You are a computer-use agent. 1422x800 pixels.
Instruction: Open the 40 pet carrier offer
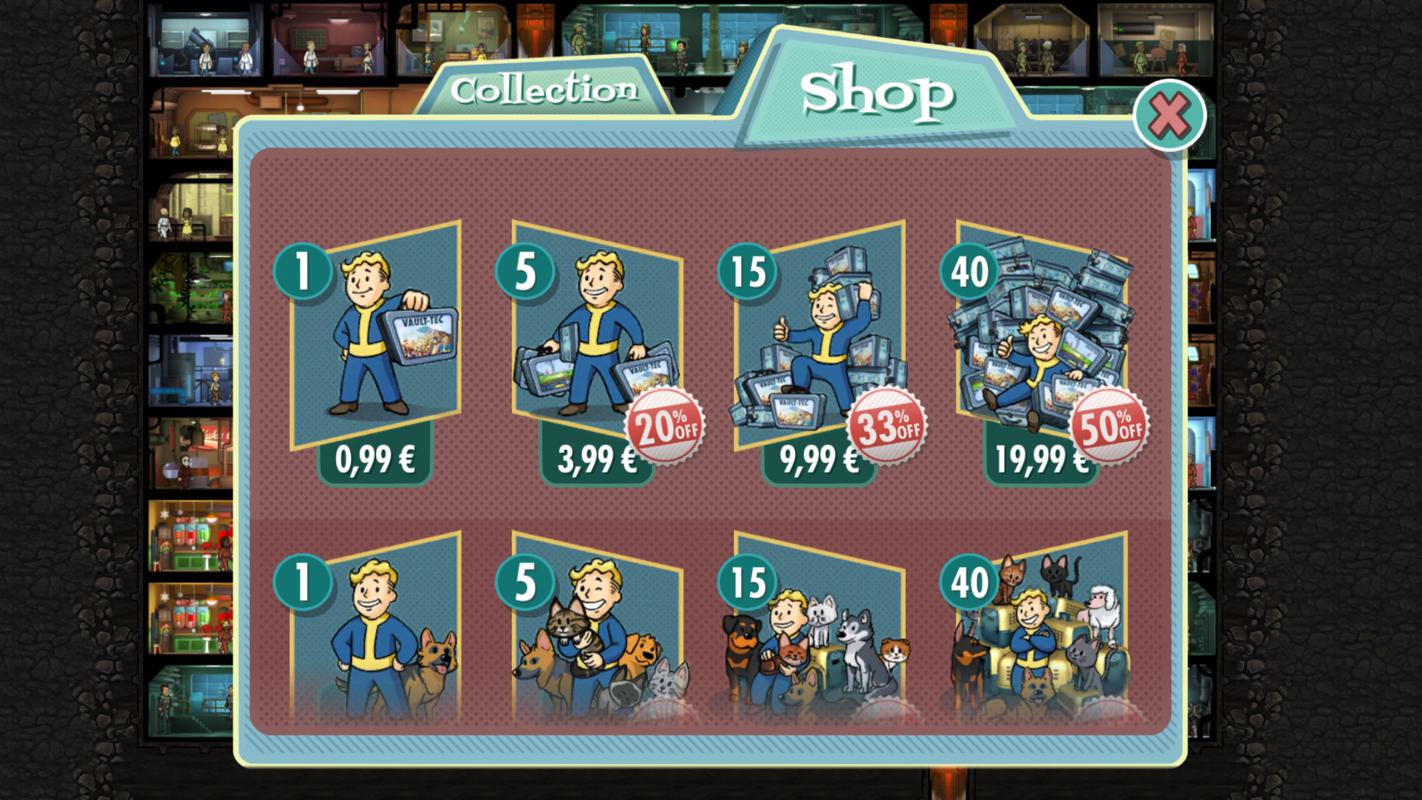pos(1041,630)
